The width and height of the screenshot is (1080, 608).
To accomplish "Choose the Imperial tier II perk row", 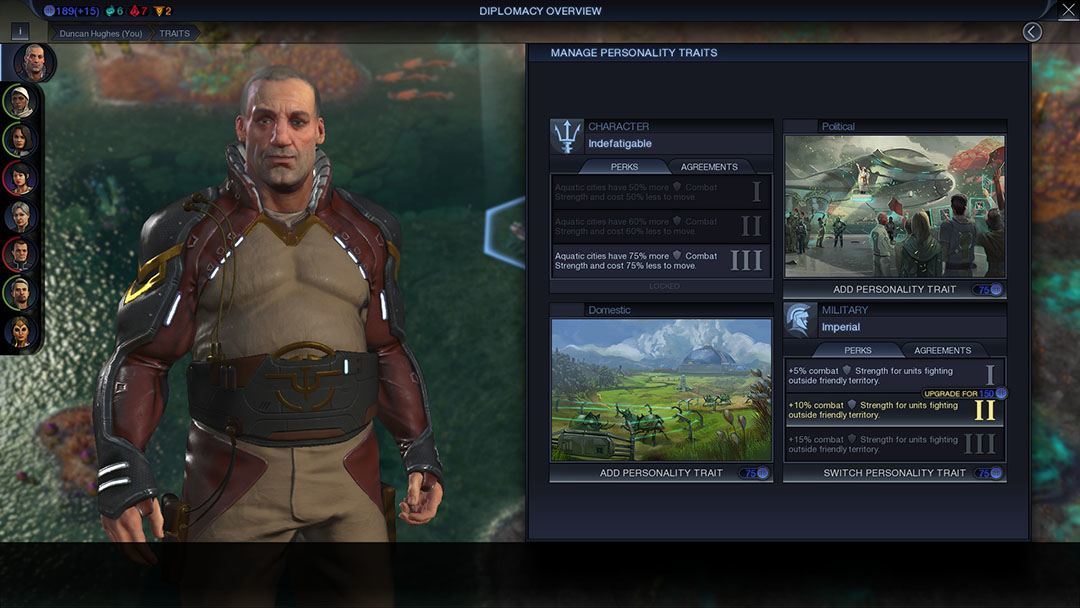I will (880, 410).
